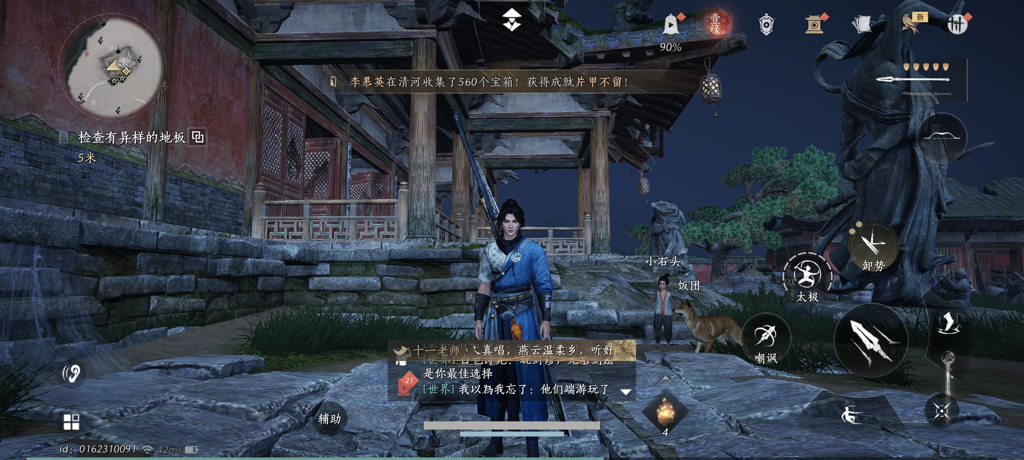The height and width of the screenshot is (460, 1024).
Task: Open the crossed-swords round menu icon
Action: pos(958,24)
